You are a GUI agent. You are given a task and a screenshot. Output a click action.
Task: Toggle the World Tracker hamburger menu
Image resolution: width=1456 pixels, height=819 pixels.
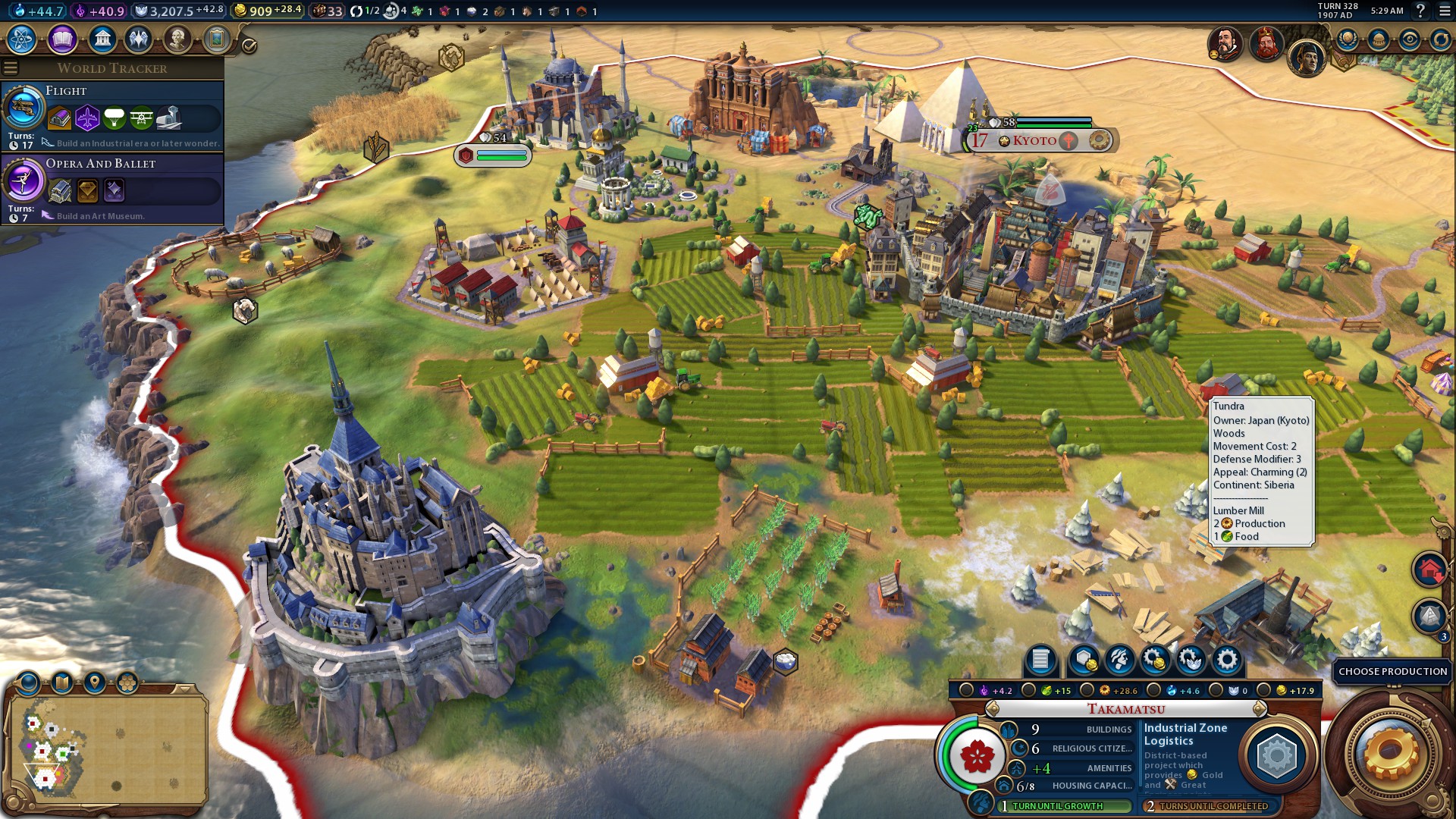point(11,68)
